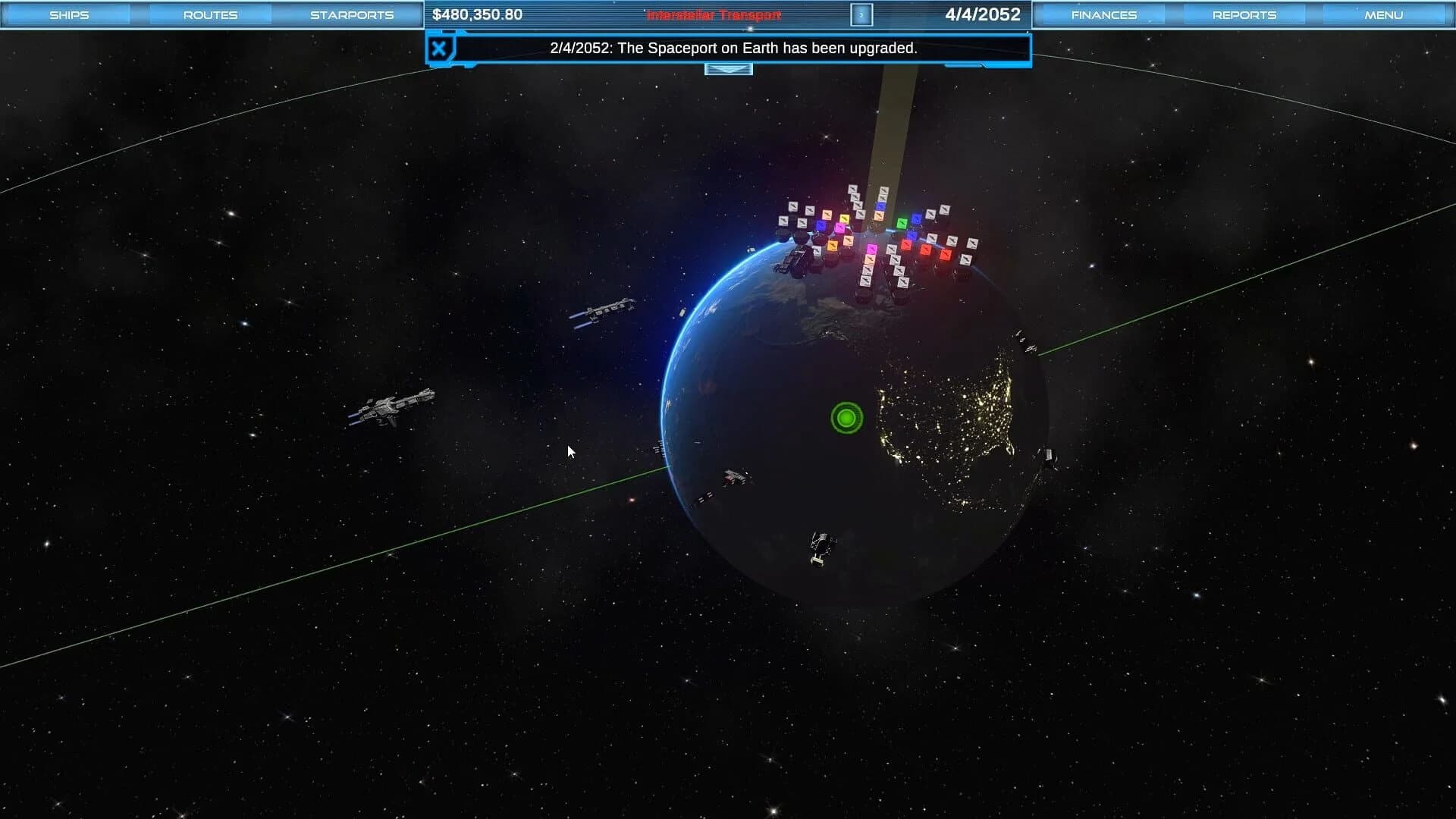
Task: Open the game MENU
Action: [x=1383, y=14]
